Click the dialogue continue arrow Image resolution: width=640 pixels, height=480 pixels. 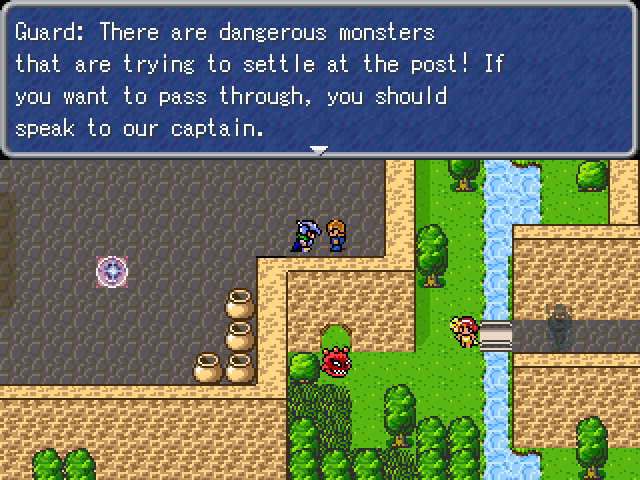[x=319, y=150]
